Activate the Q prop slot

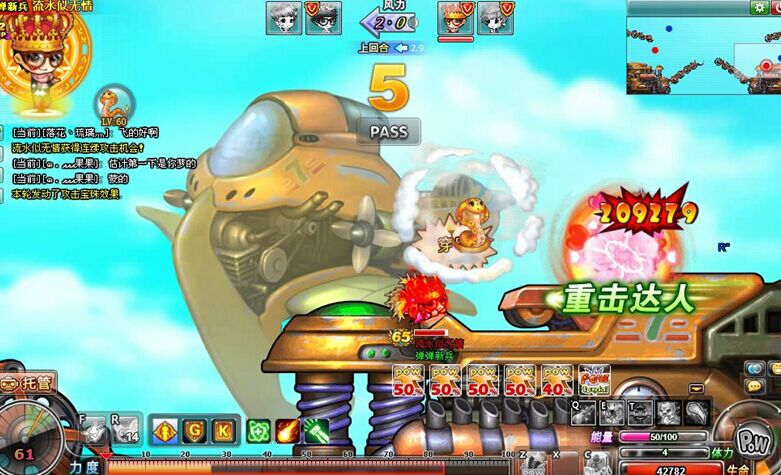tap(583, 411)
